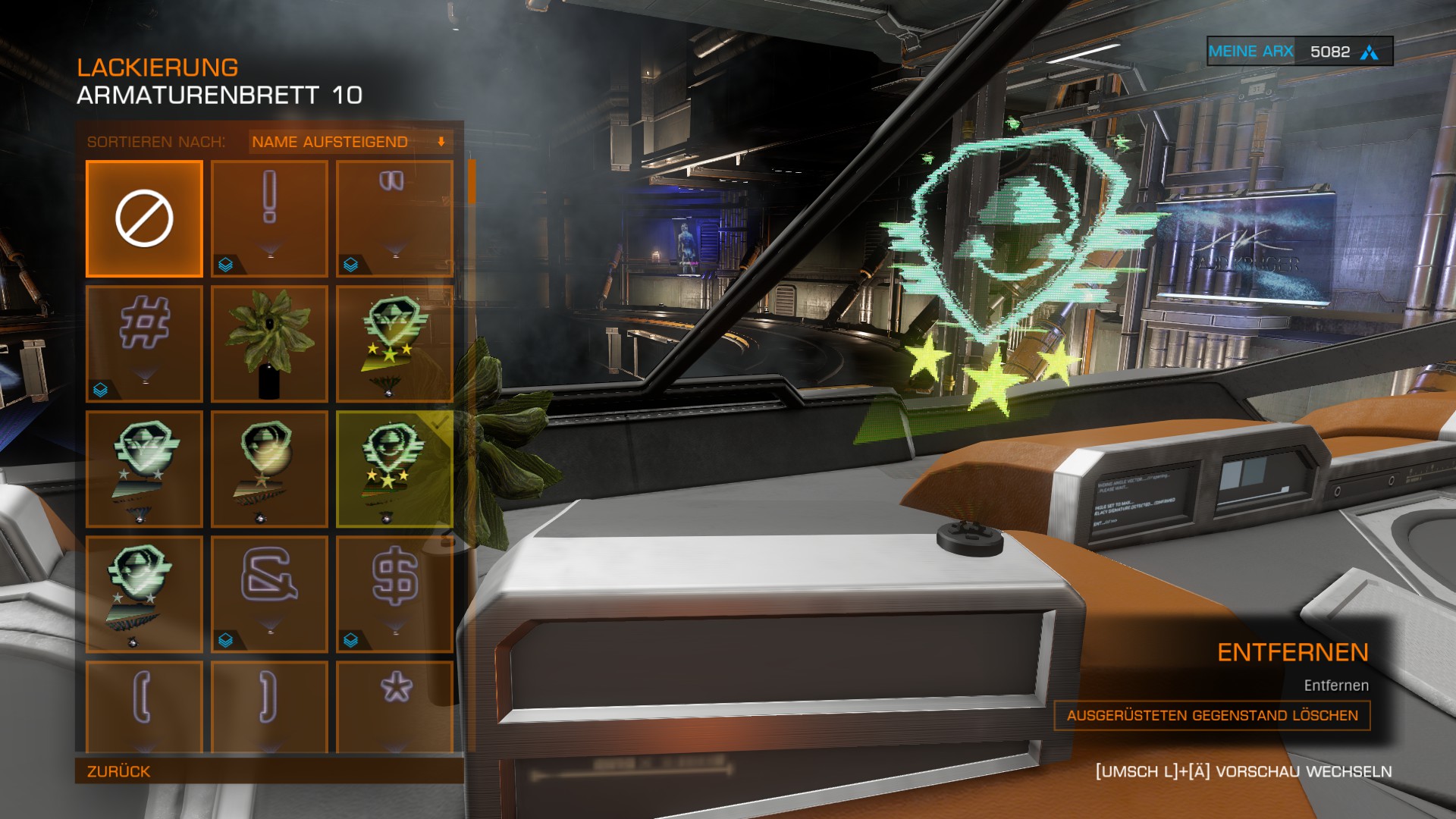Select the green-highlighted equipped badge tile
1456x819 pixels.
coord(394,469)
